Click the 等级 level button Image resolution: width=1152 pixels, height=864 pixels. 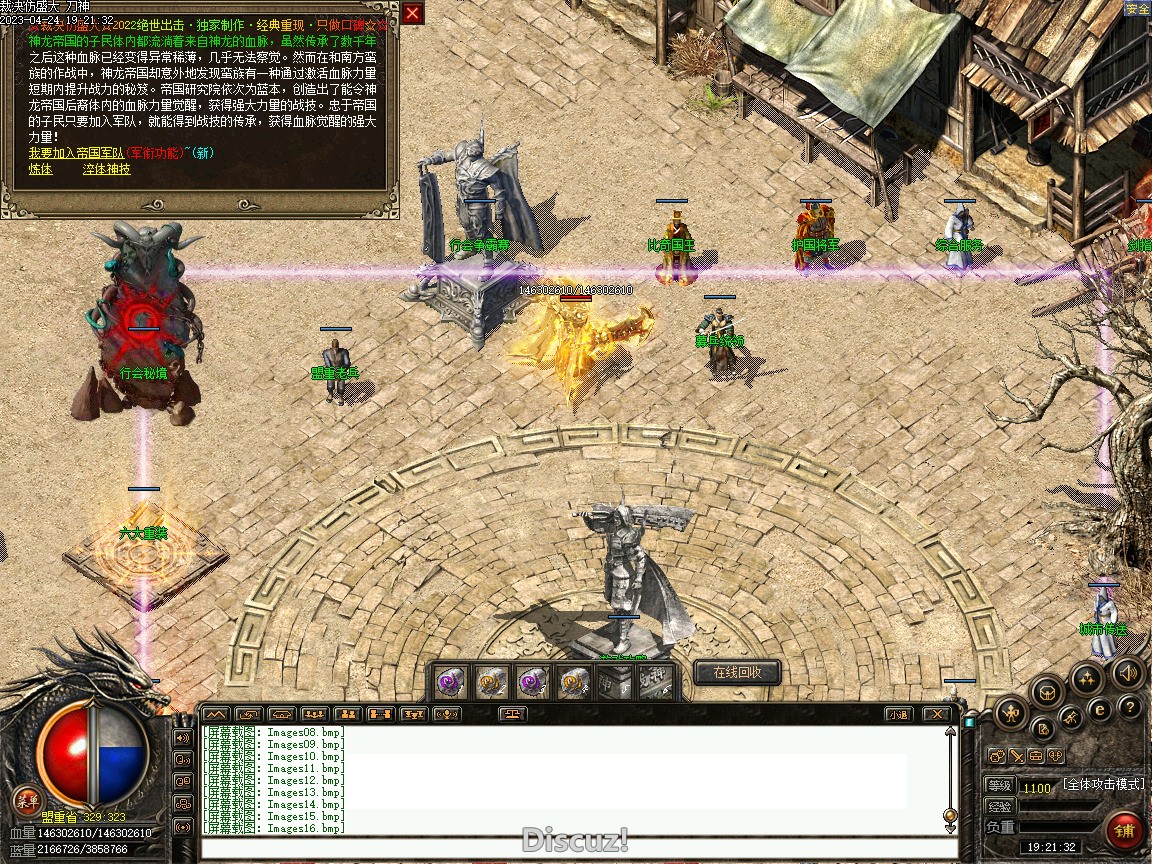point(1000,786)
